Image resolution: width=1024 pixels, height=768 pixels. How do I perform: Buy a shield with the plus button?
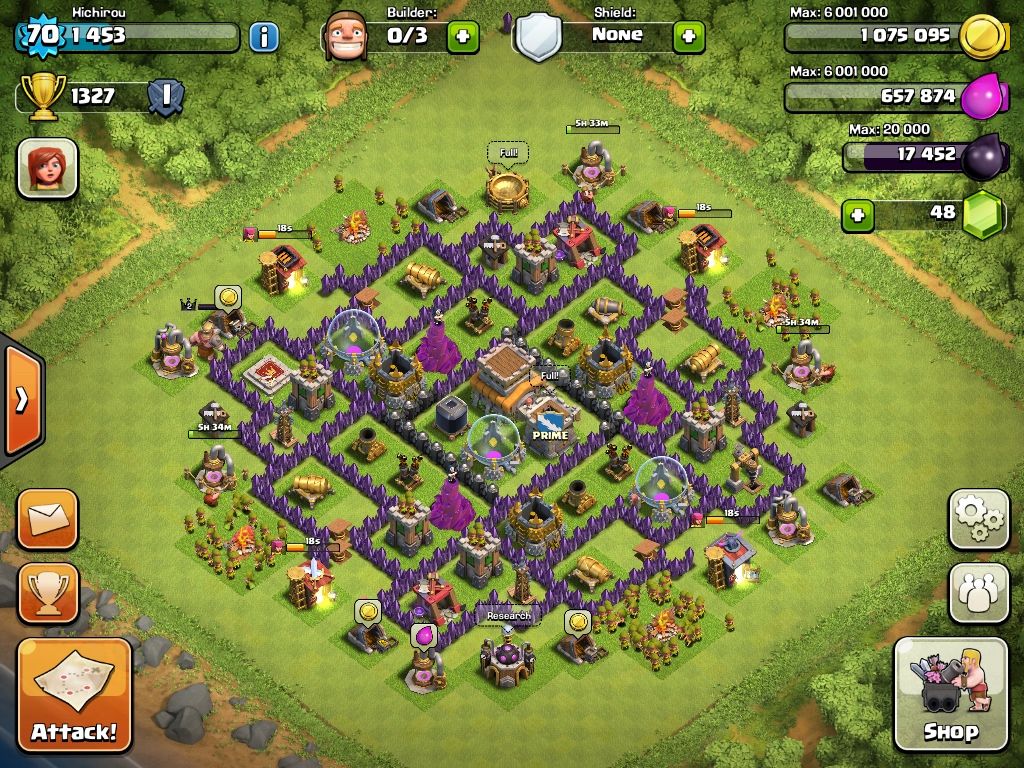click(x=688, y=37)
